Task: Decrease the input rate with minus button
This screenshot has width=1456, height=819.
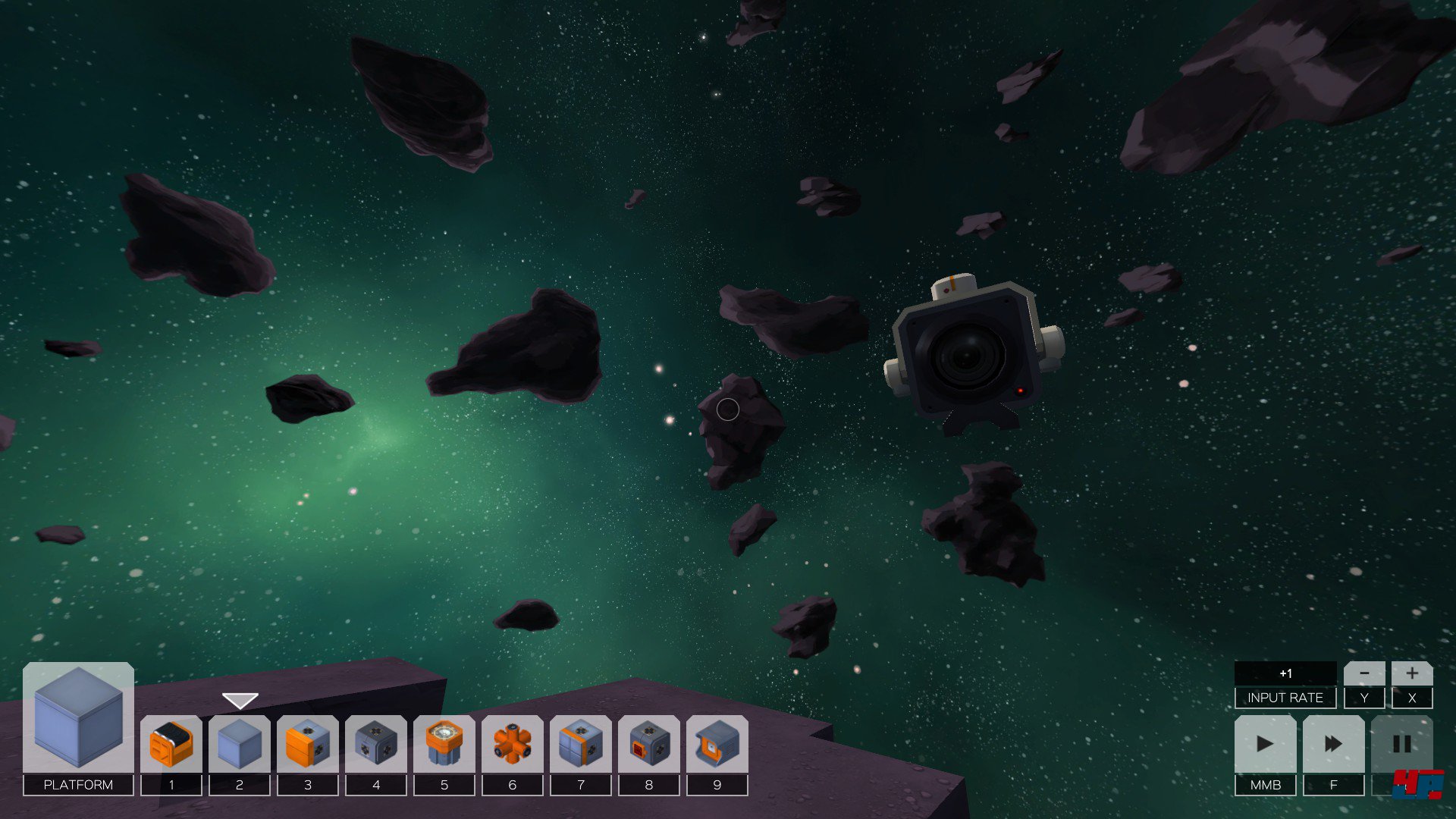Action: [x=1364, y=673]
